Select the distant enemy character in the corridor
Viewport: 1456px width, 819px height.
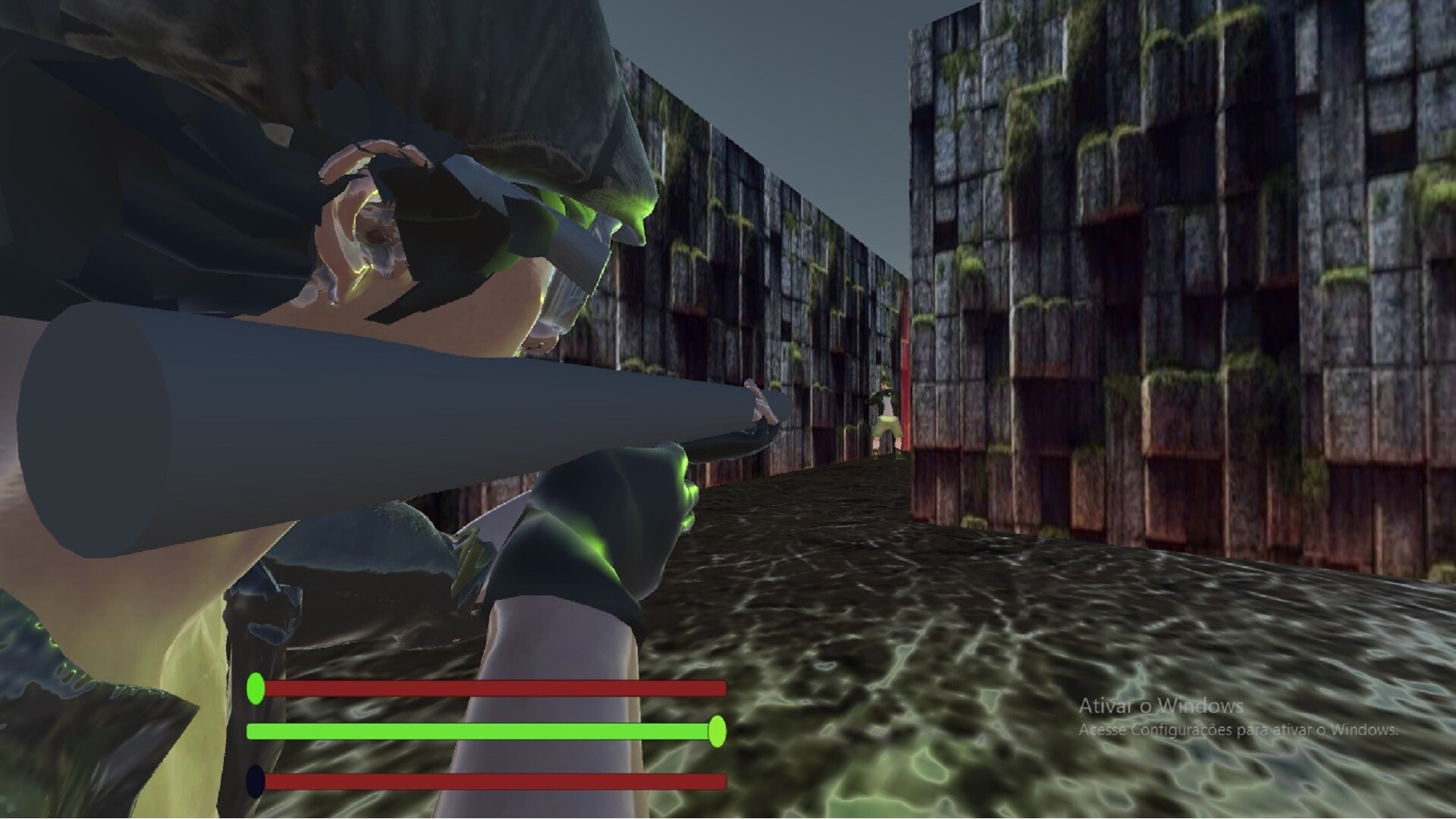point(886,402)
